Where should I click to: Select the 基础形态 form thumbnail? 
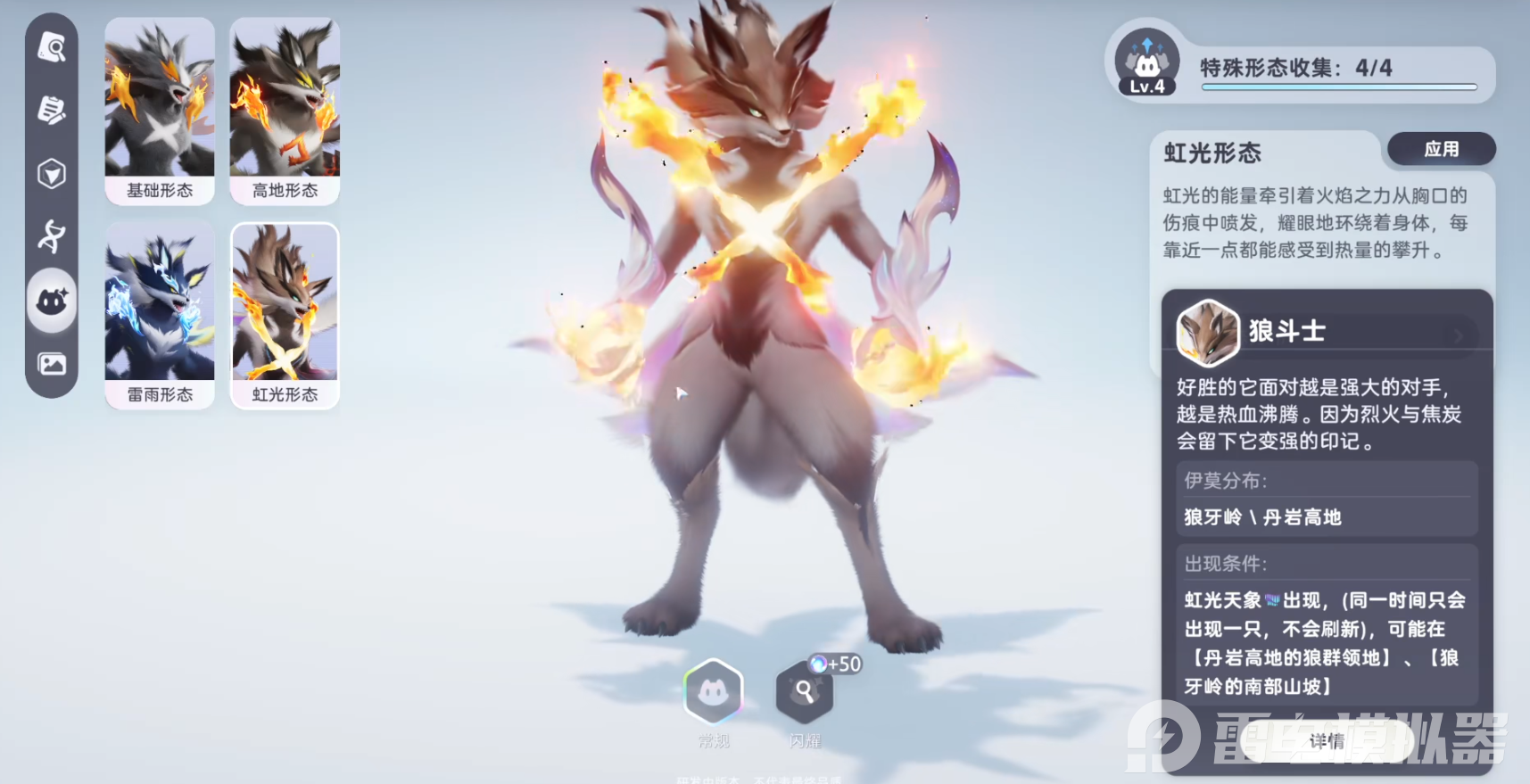tap(160, 110)
